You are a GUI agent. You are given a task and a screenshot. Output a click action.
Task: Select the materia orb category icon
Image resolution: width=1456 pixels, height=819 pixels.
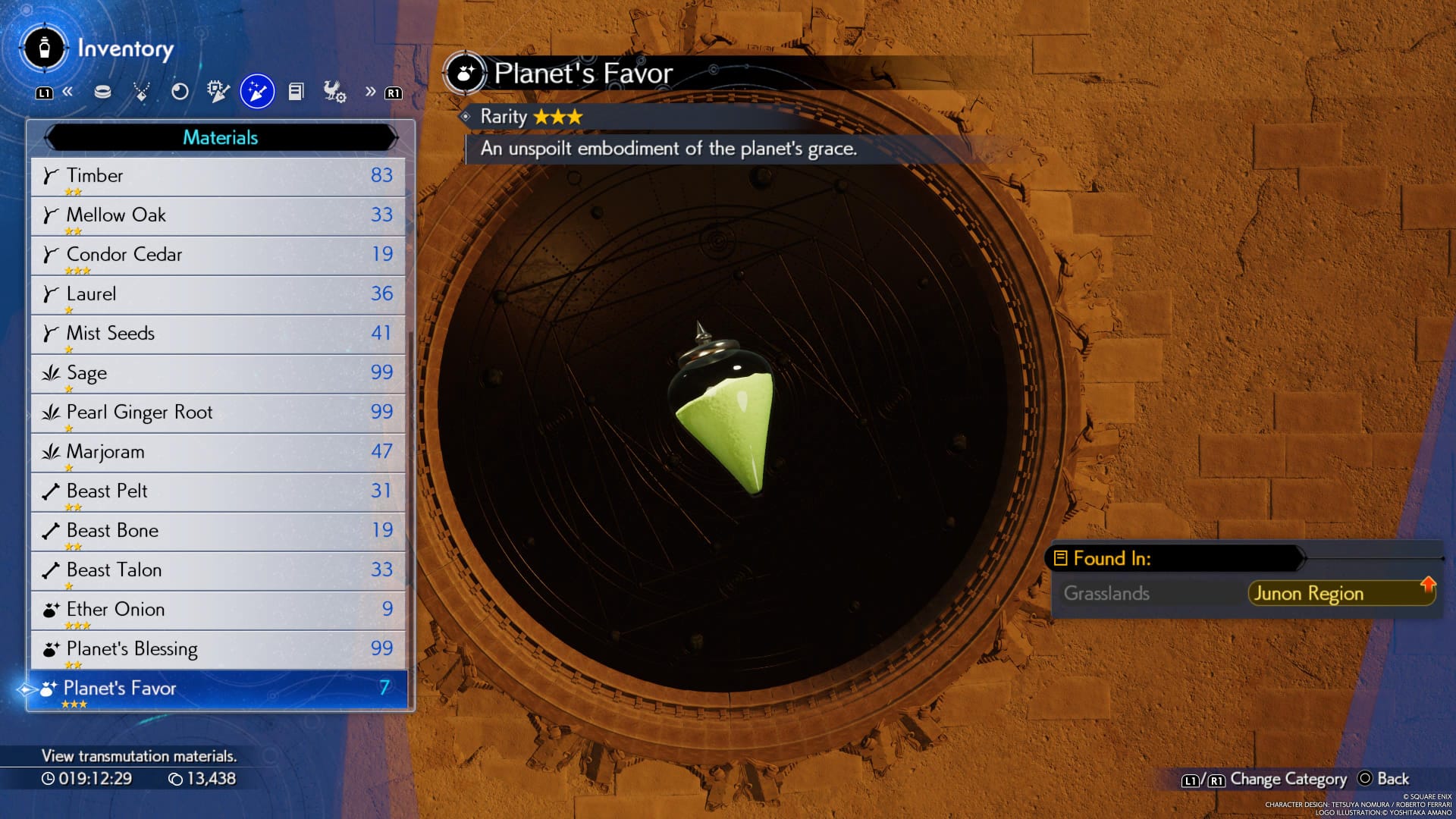181,92
